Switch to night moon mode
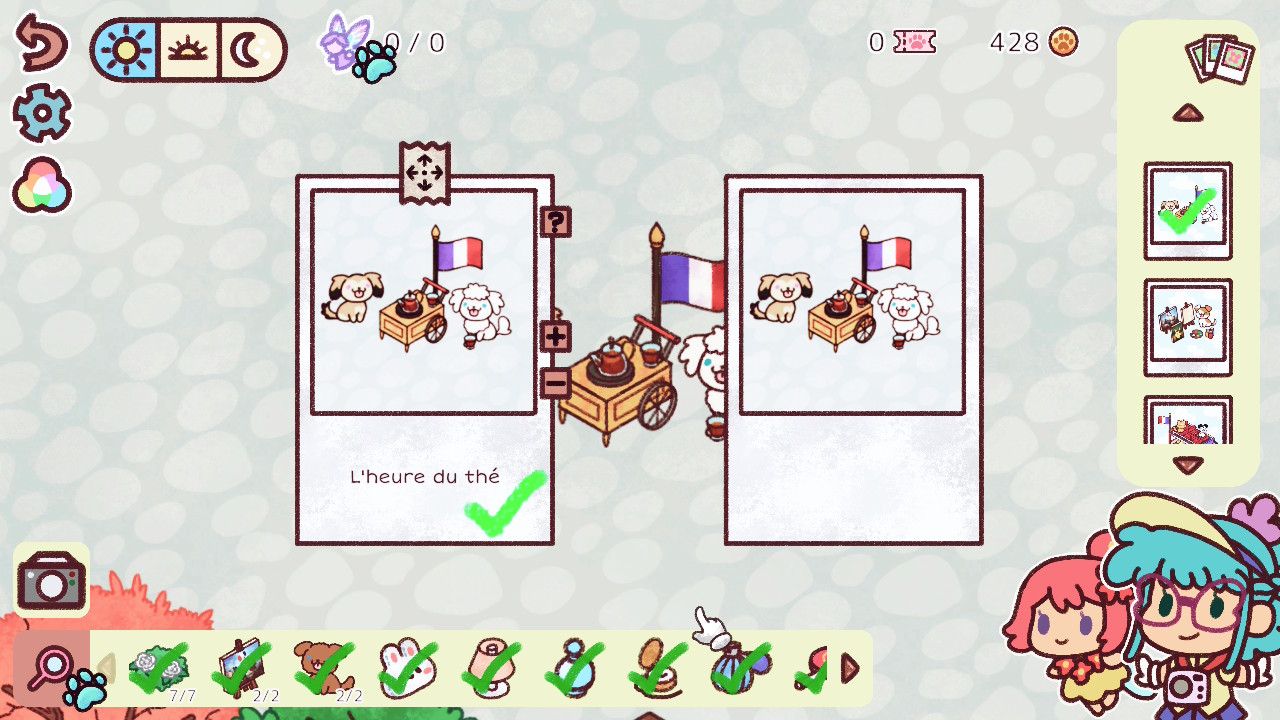 coord(247,49)
